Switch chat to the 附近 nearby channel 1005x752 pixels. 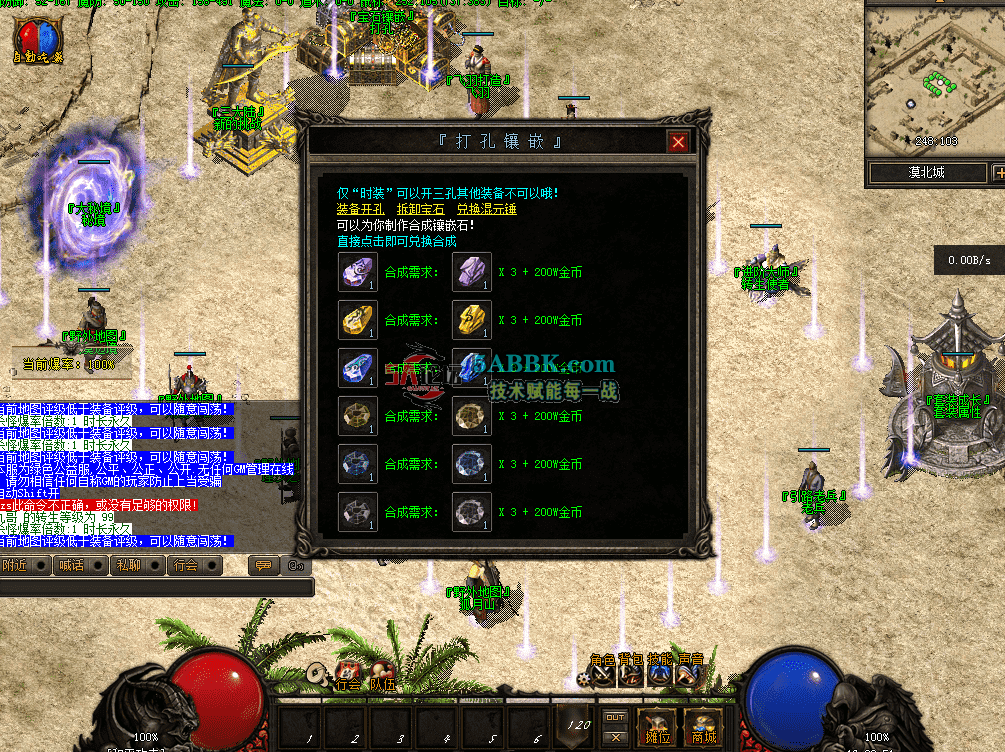24,565
